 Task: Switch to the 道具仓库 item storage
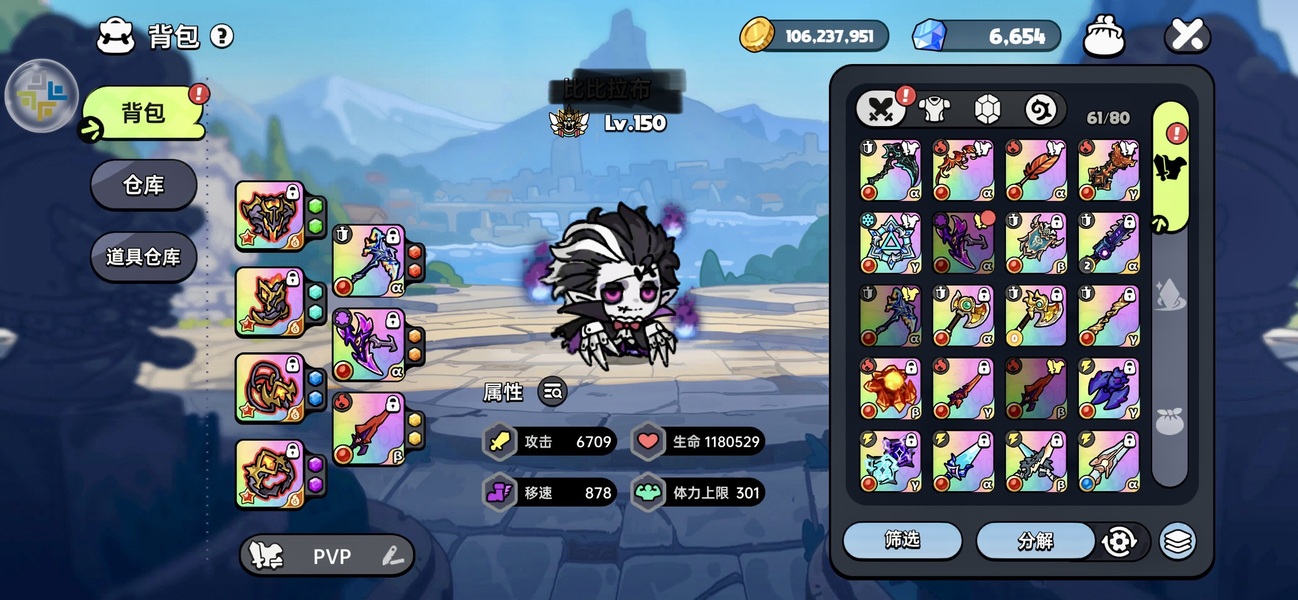(143, 257)
